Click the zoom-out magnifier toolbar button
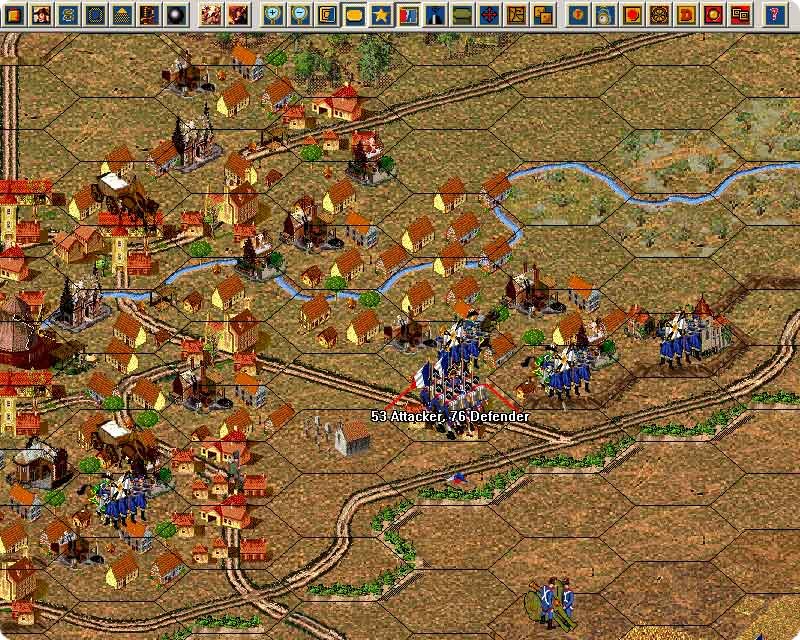 [x=299, y=14]
